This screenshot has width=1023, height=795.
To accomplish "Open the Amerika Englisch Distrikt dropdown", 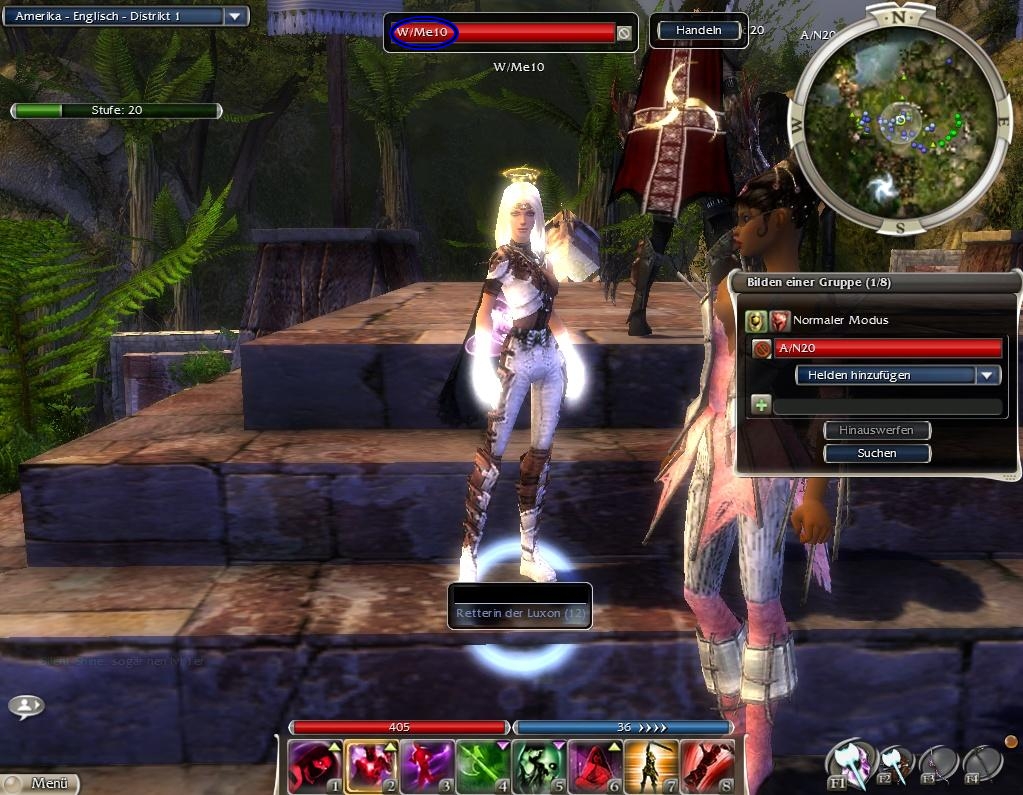I will 235,16.
